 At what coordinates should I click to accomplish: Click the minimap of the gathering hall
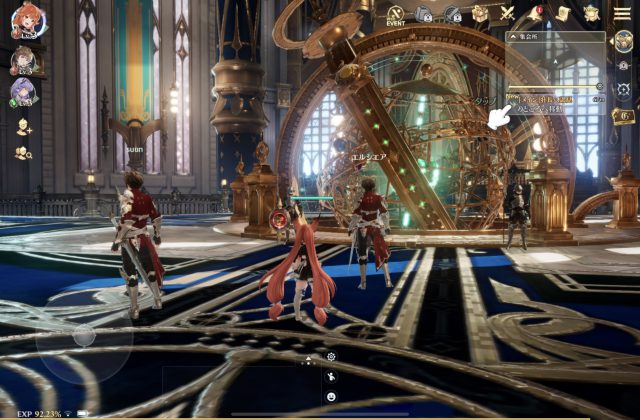556,64
